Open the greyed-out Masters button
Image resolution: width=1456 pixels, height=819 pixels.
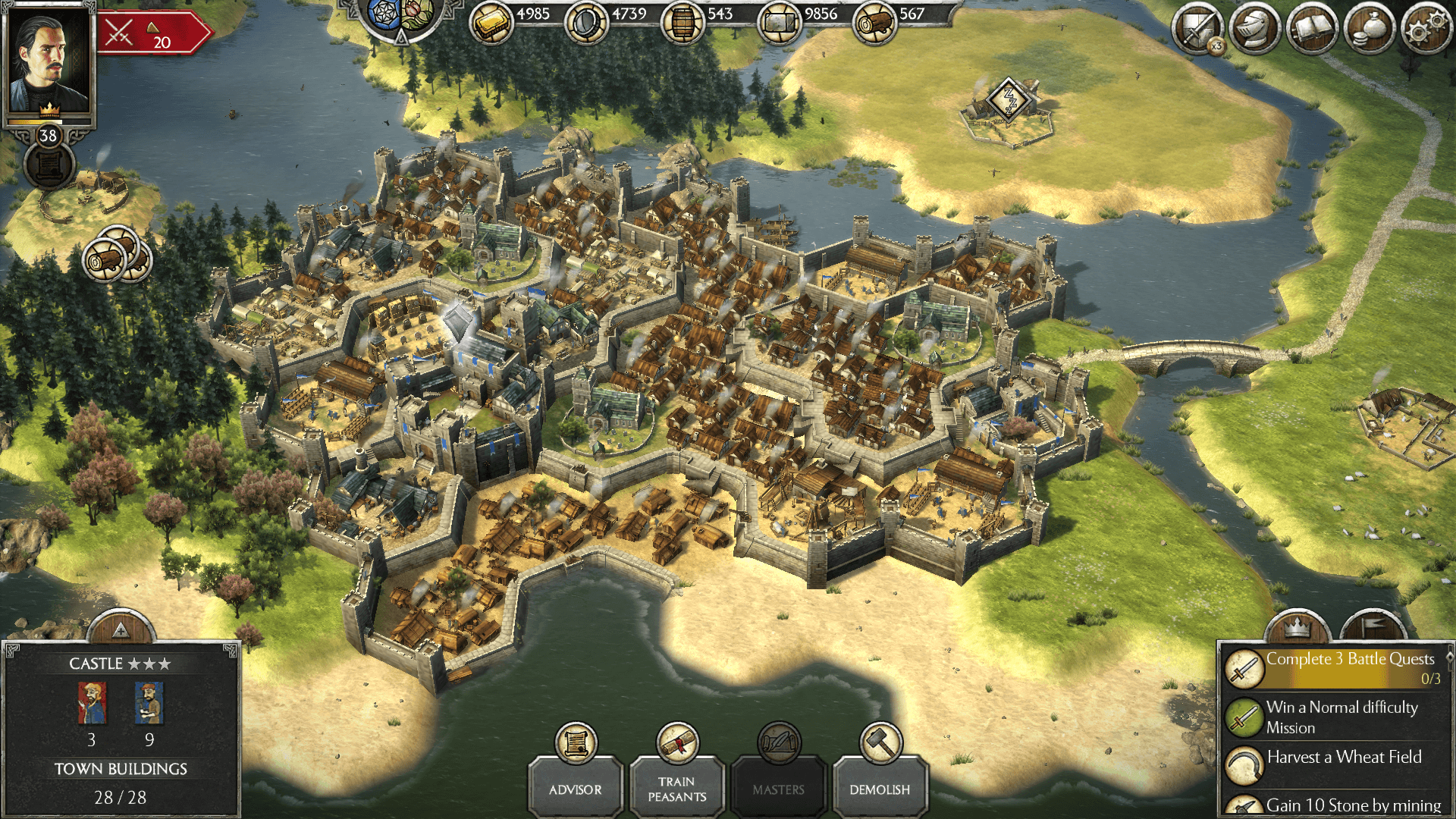click(x=778, y=787)
